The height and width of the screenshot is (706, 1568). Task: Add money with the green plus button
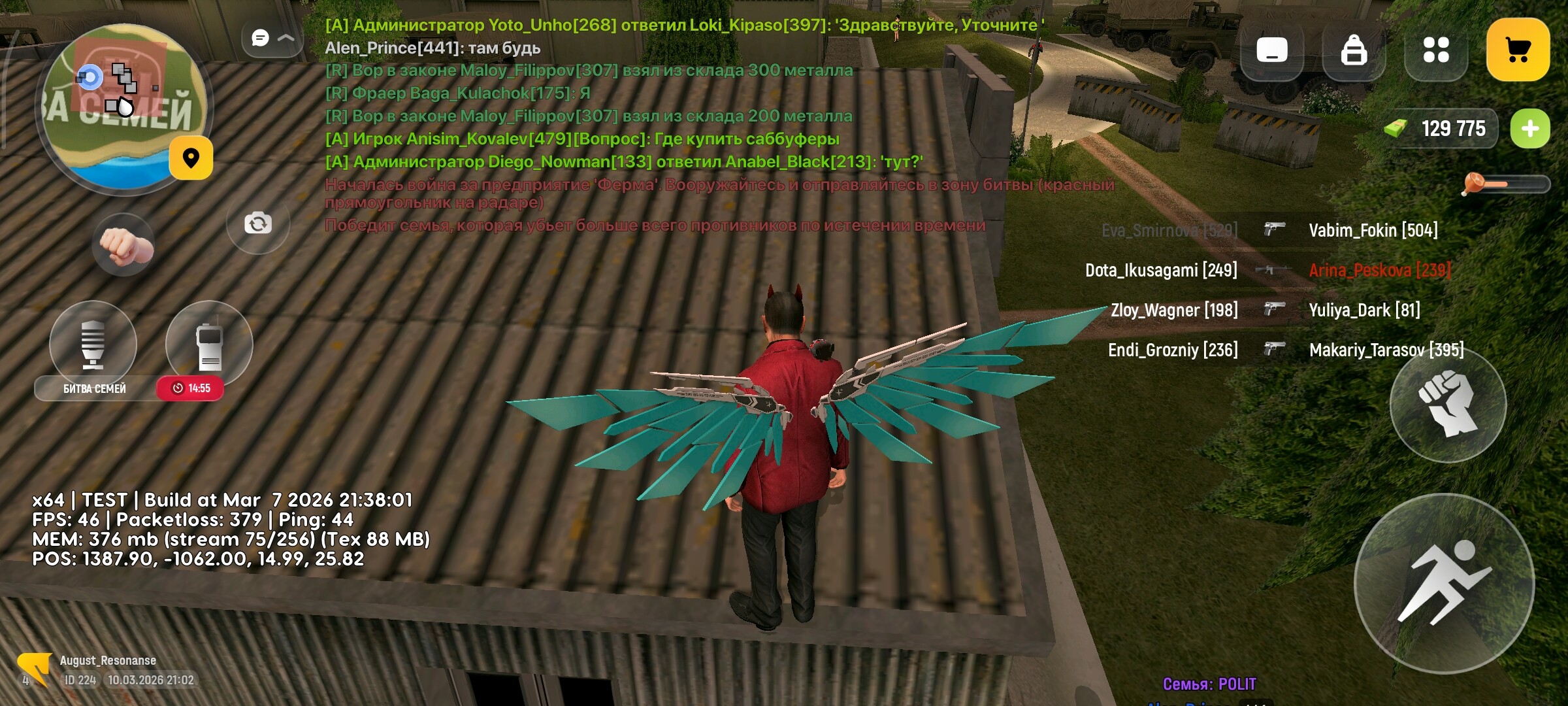1529,129
